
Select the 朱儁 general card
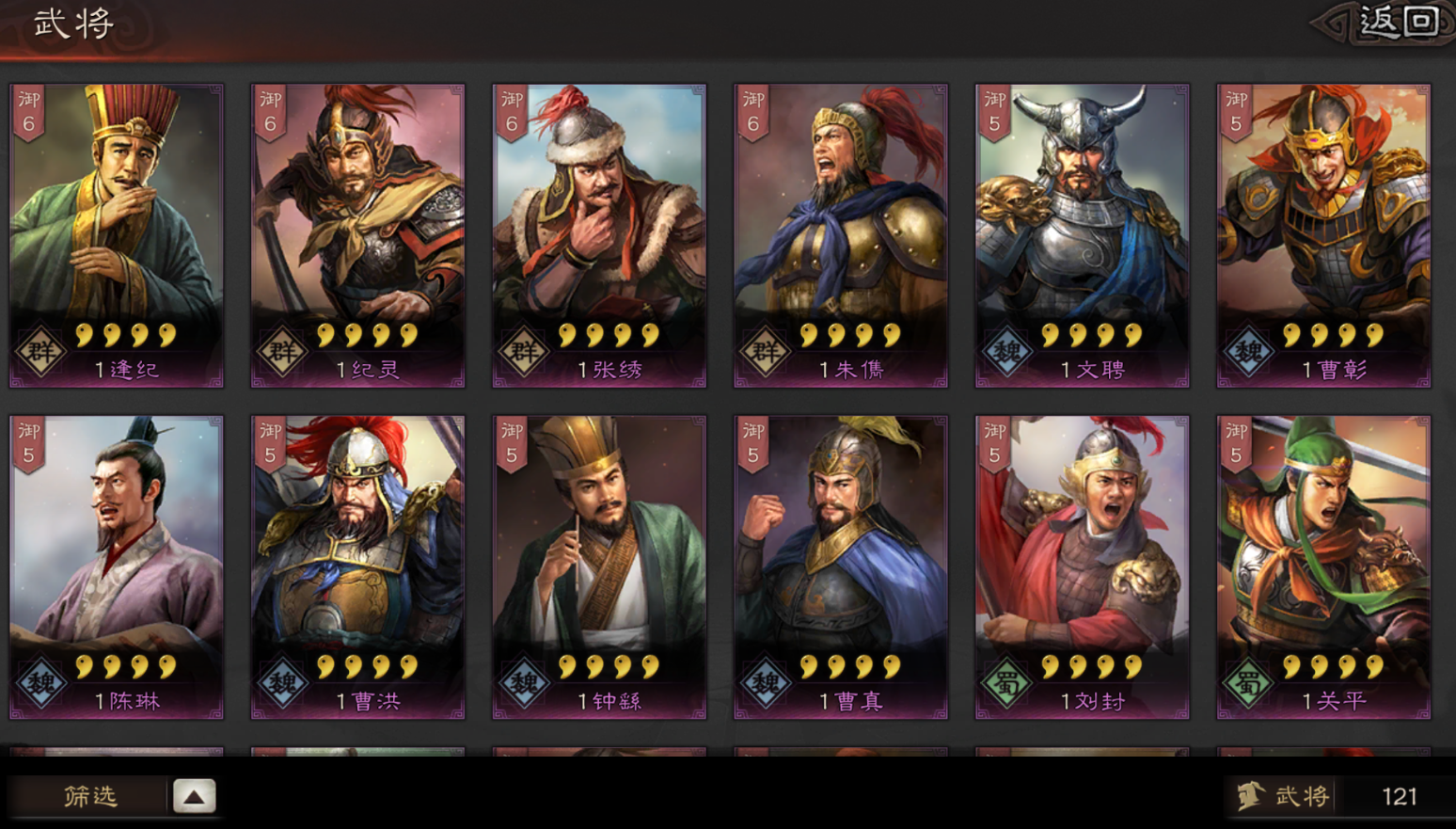click(841, 235)
